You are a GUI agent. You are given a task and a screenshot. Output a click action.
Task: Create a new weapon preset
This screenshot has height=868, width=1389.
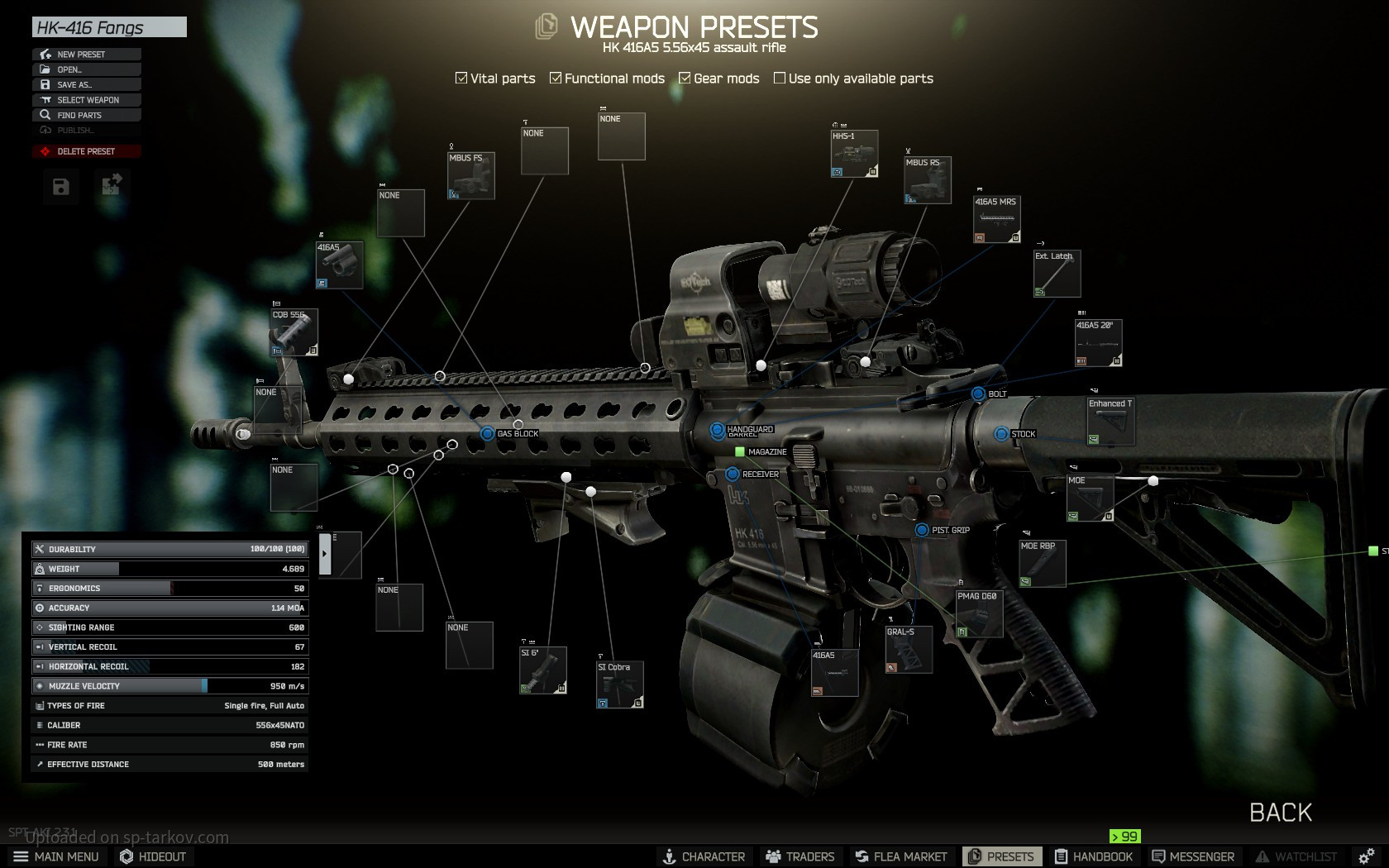pos(86,55)
